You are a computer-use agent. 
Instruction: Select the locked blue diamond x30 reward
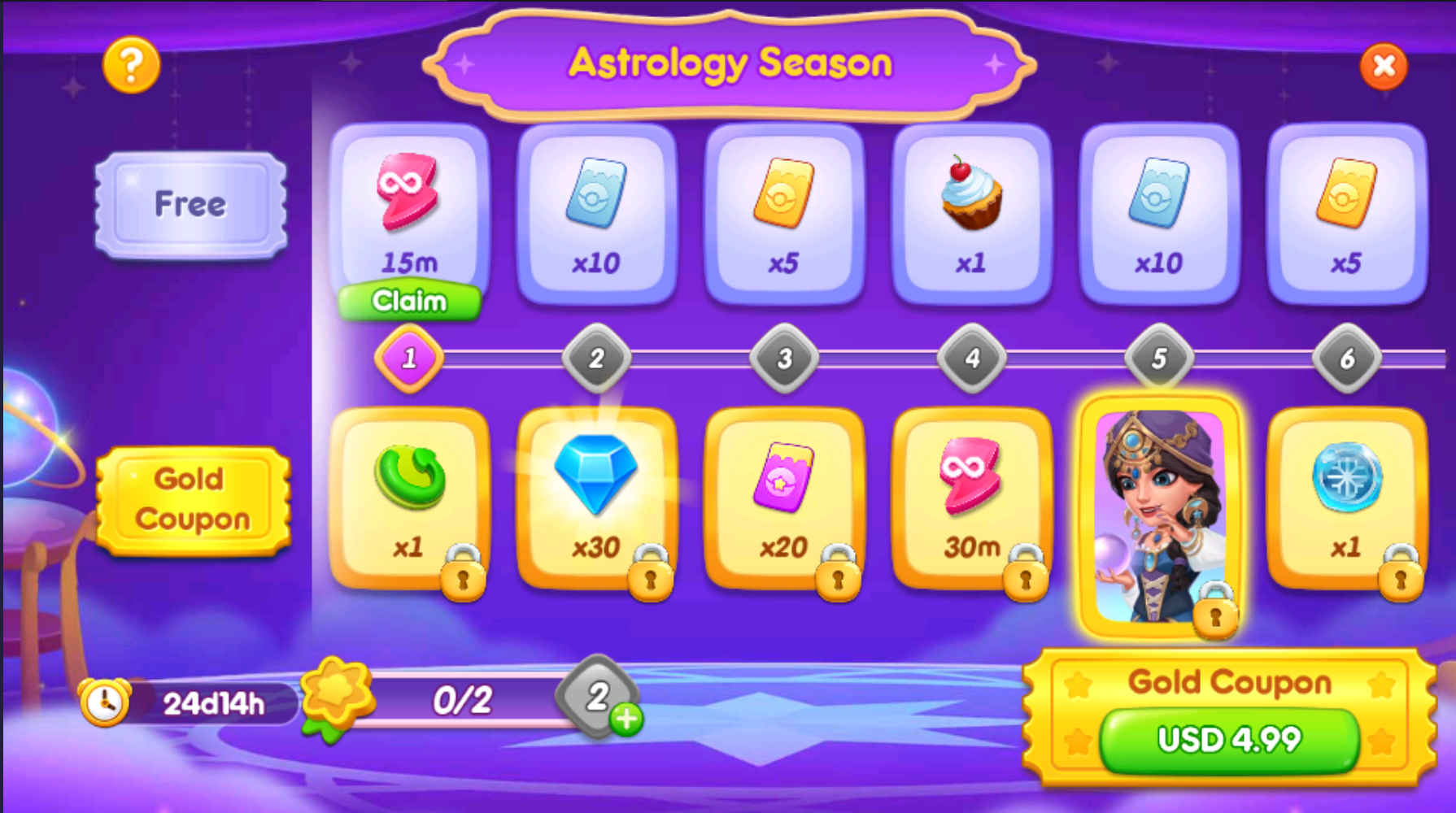[x=596, y=498]
